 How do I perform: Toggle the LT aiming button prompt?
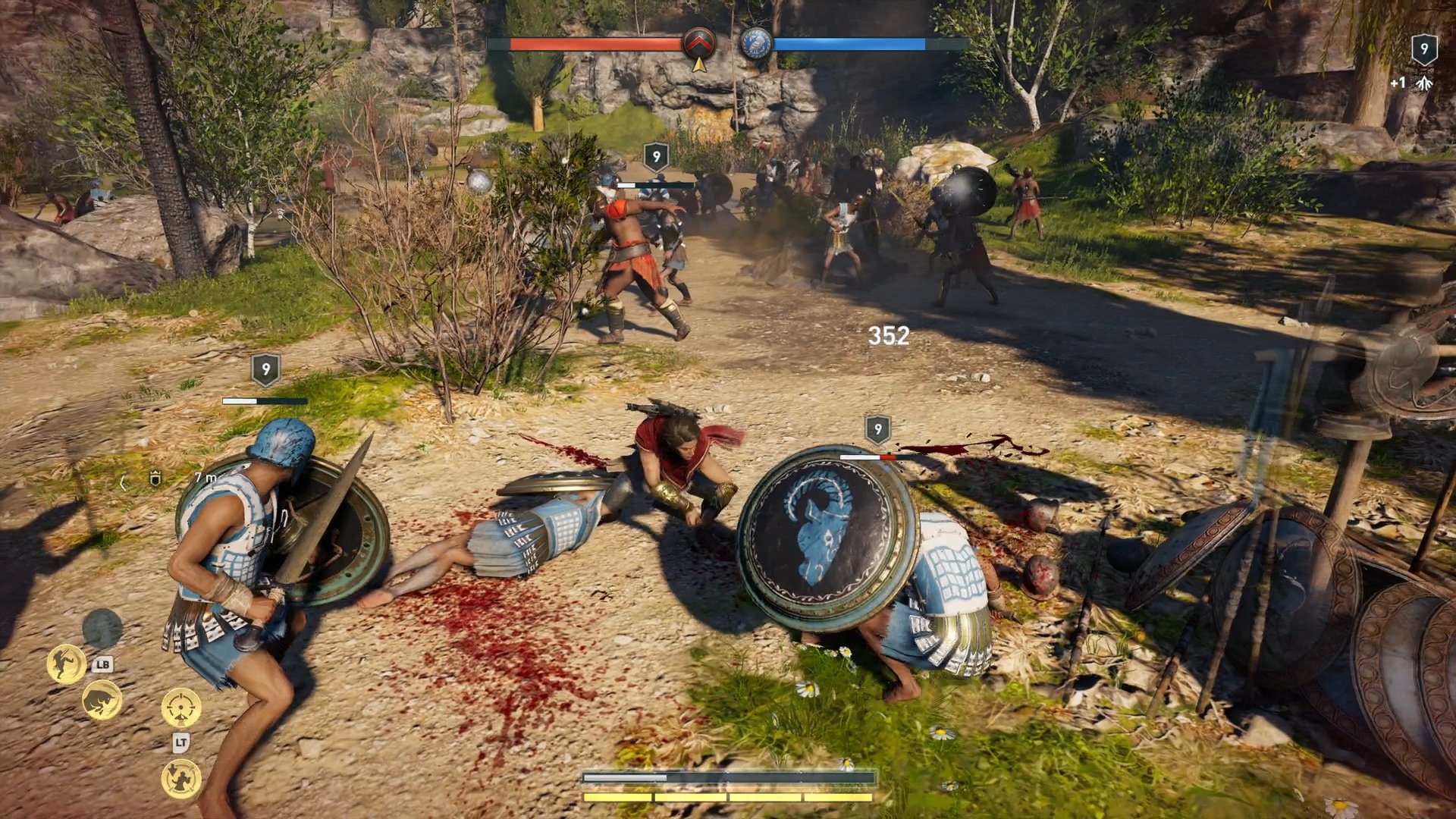point(180,742)
